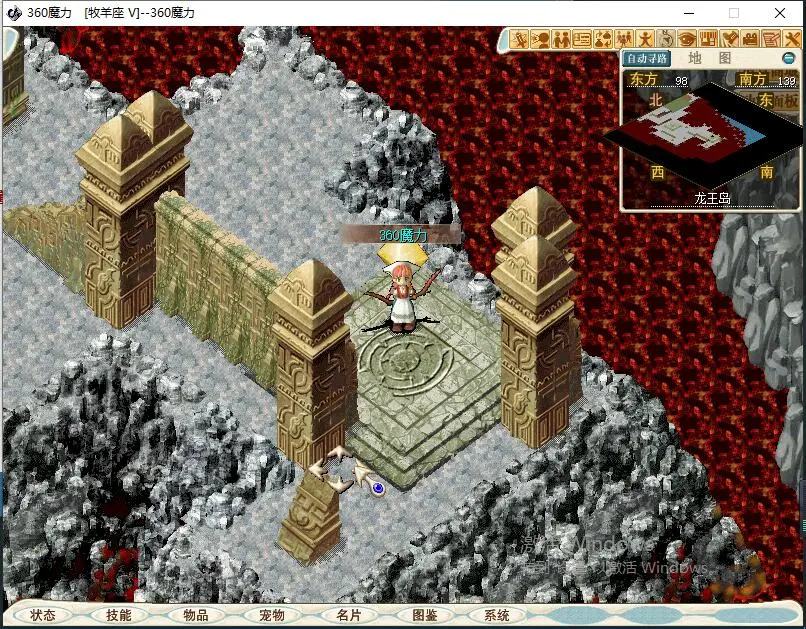Click the two-people icon in the toolbar

tap(563, 40)
